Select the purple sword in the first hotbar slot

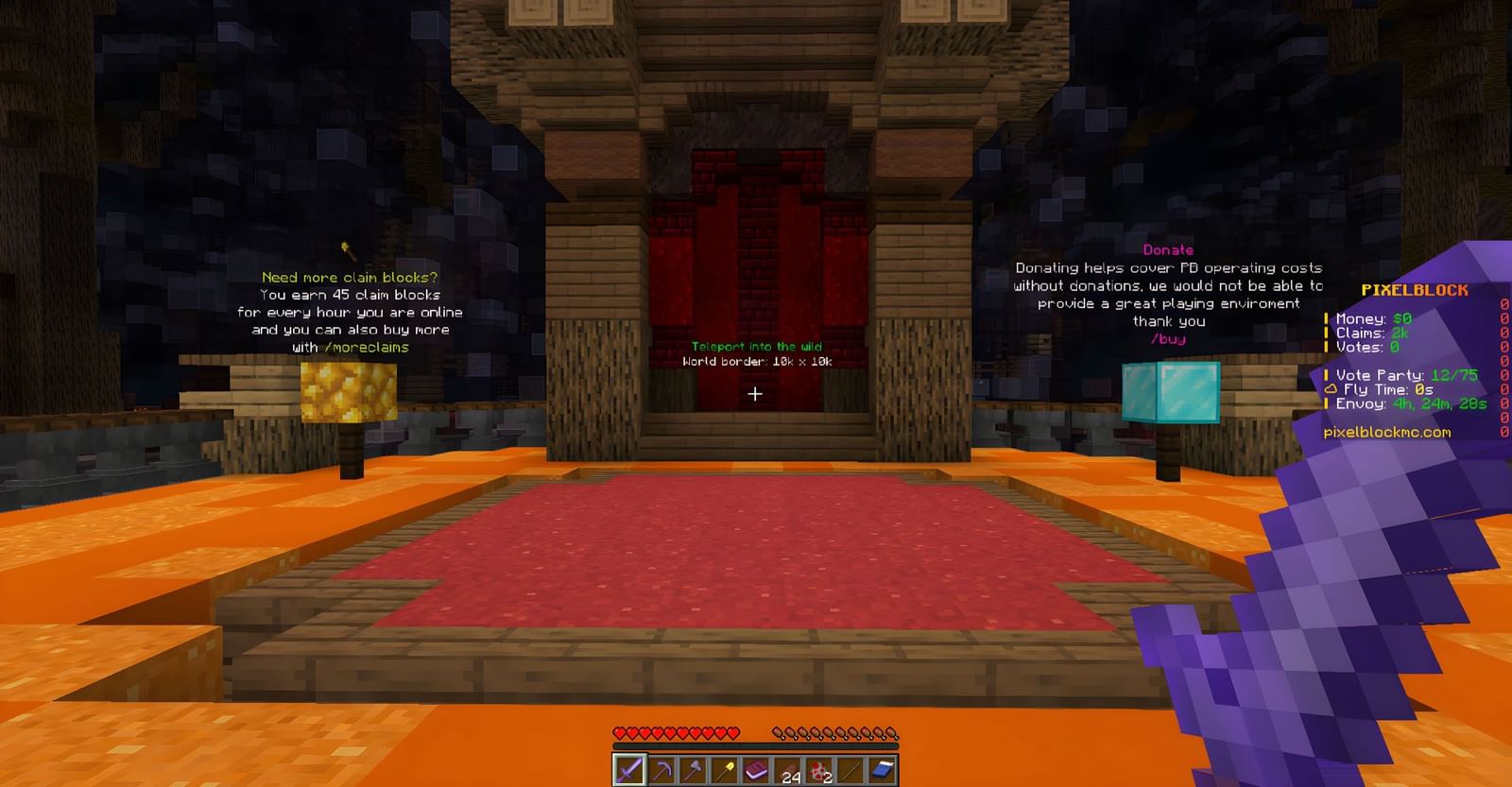628,769
